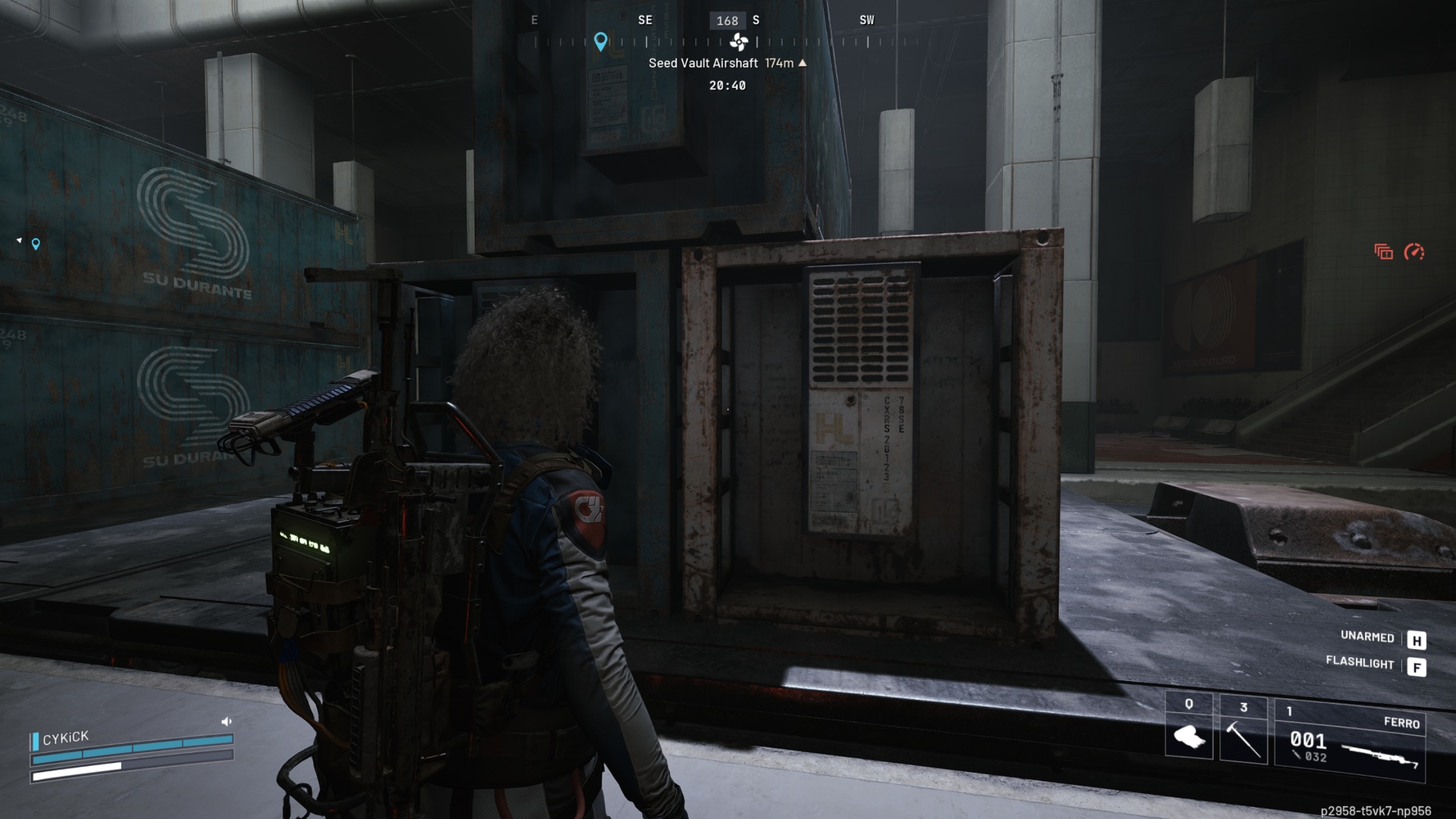1456x819 pixels.
Task: Click the 20:40 mission timer
Action: [x=728, y=86]
